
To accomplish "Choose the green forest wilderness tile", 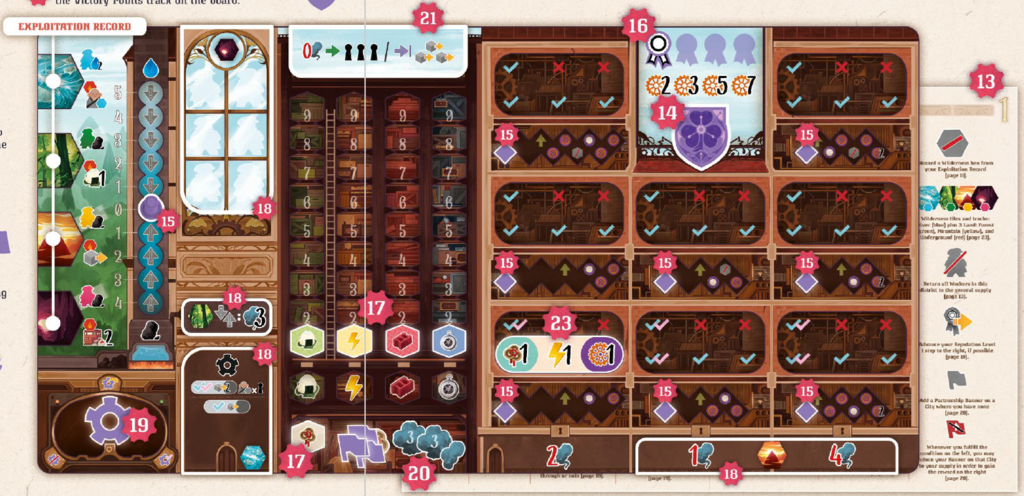I will coord(57,158).
